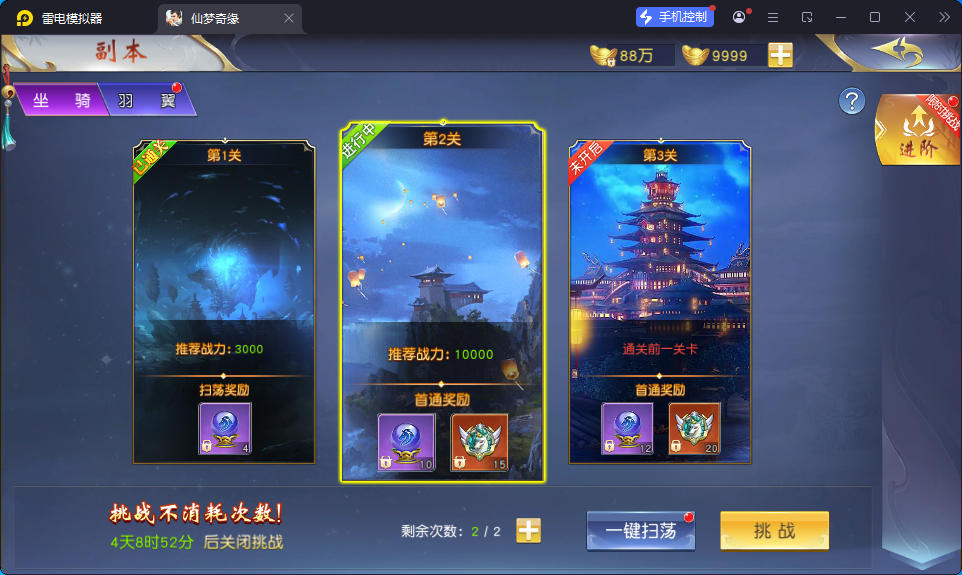962x575 pixels.
Task: View the 第1关 sweep reward orb item
Action: pyautogui.click(x=225, y=428)
